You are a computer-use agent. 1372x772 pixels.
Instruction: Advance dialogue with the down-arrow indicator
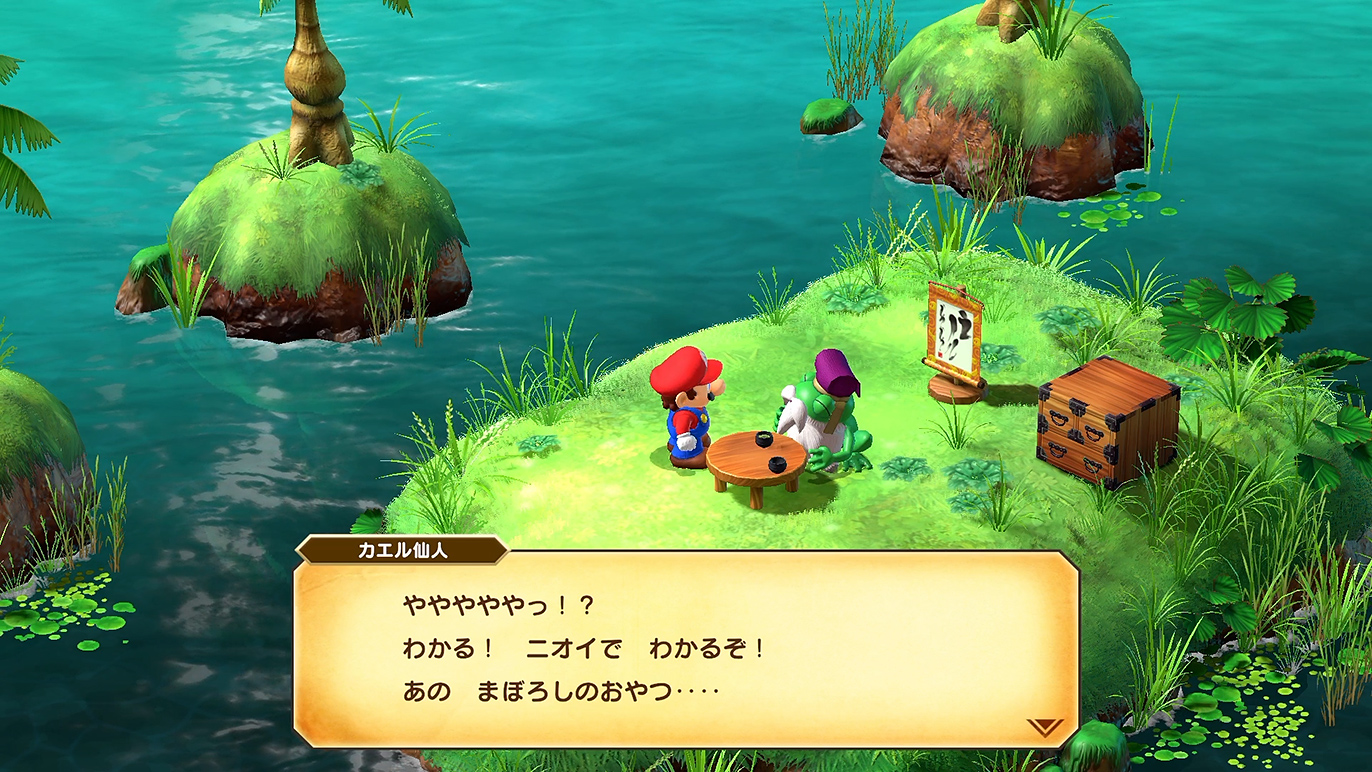[1044, 727]
